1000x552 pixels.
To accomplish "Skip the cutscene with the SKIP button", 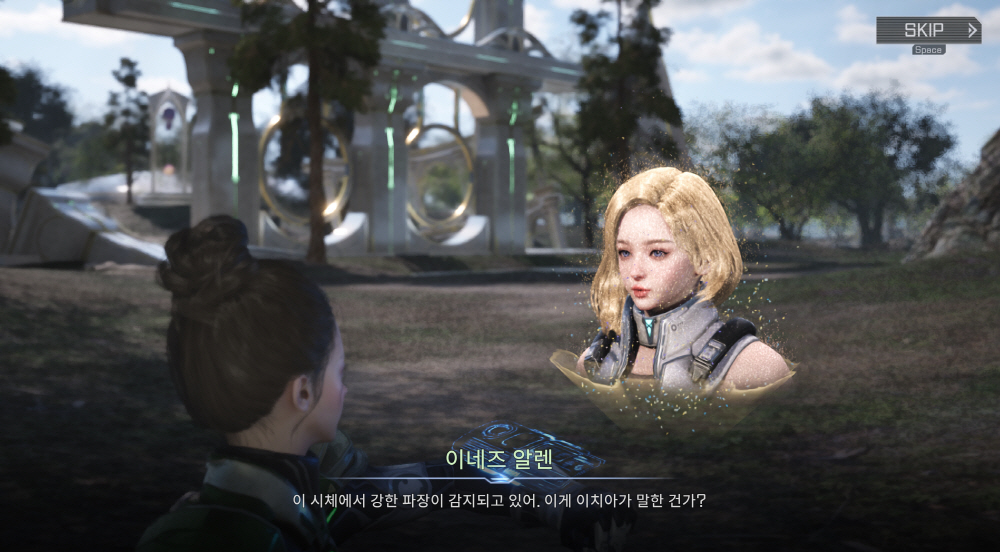I will pyautogui.click(x=928, y=30).
